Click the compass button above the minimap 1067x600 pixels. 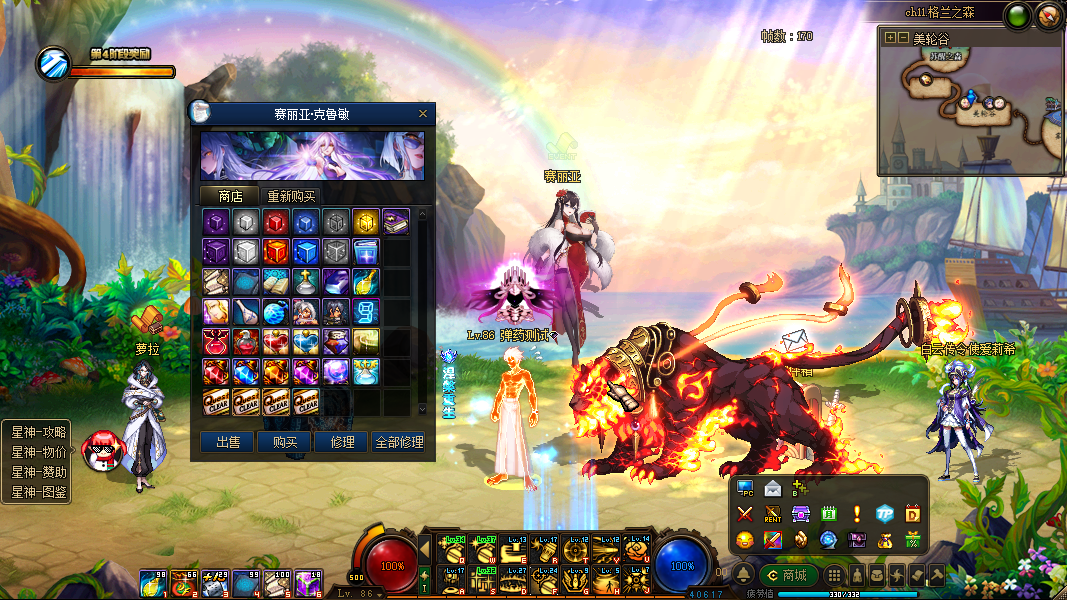(1048, 15)
